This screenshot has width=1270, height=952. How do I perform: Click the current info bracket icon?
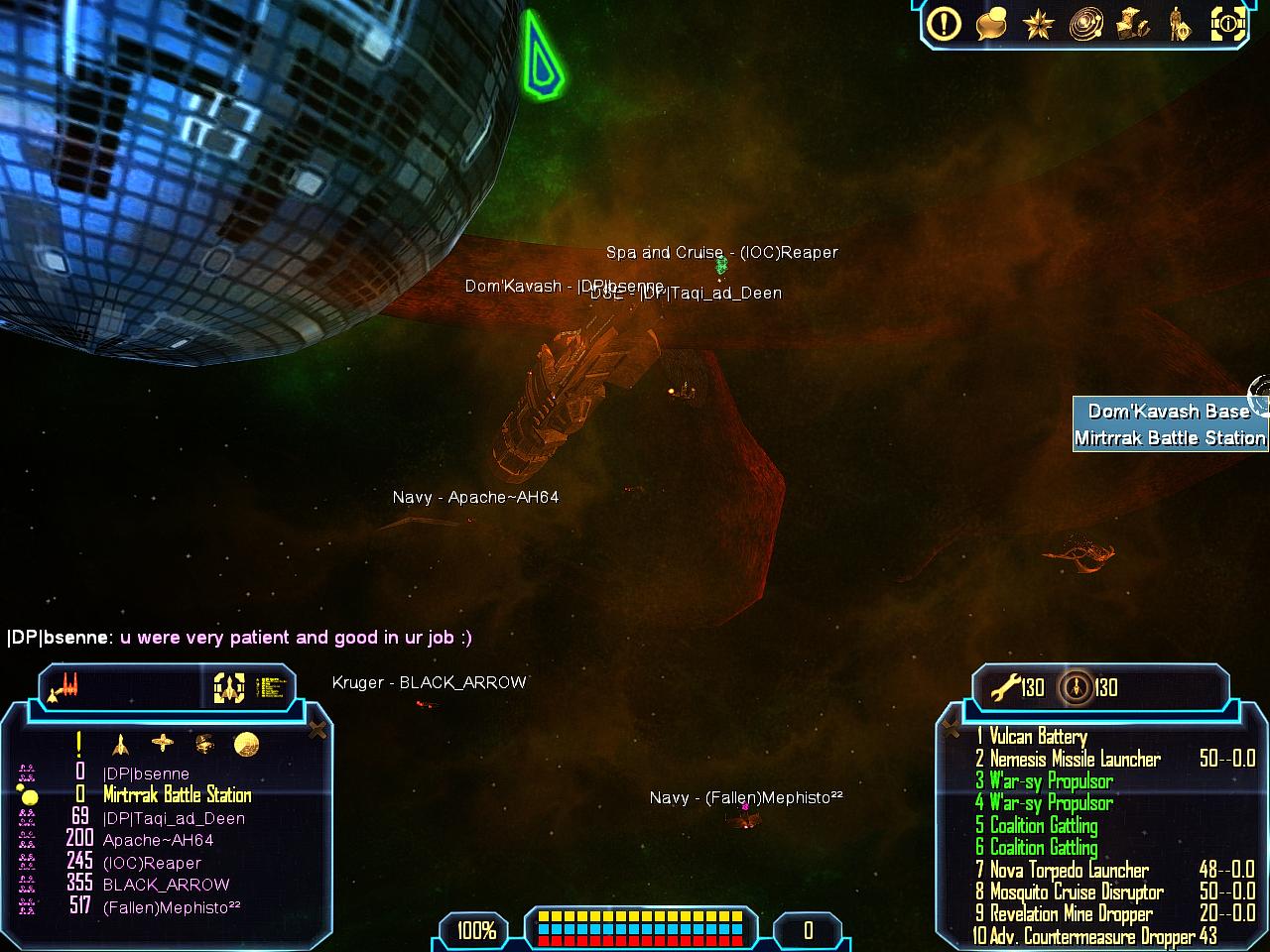click(x=1226, y=24)
